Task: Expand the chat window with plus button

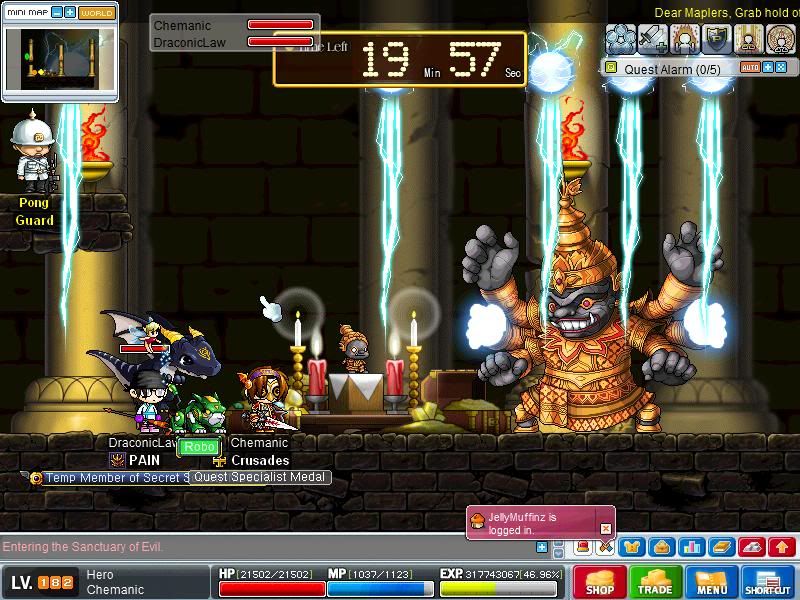Action: pos(542,547)
